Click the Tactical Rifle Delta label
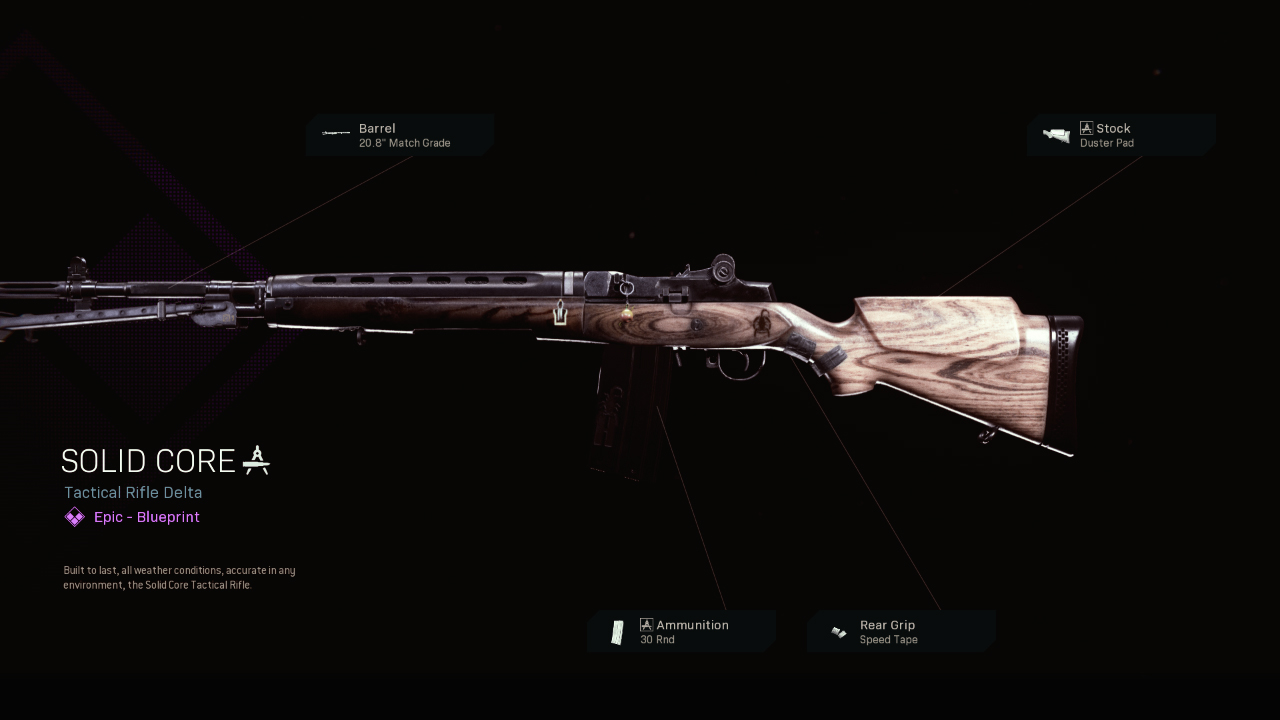Screen dimensions: 1280x720 click(x=132, y=492)
